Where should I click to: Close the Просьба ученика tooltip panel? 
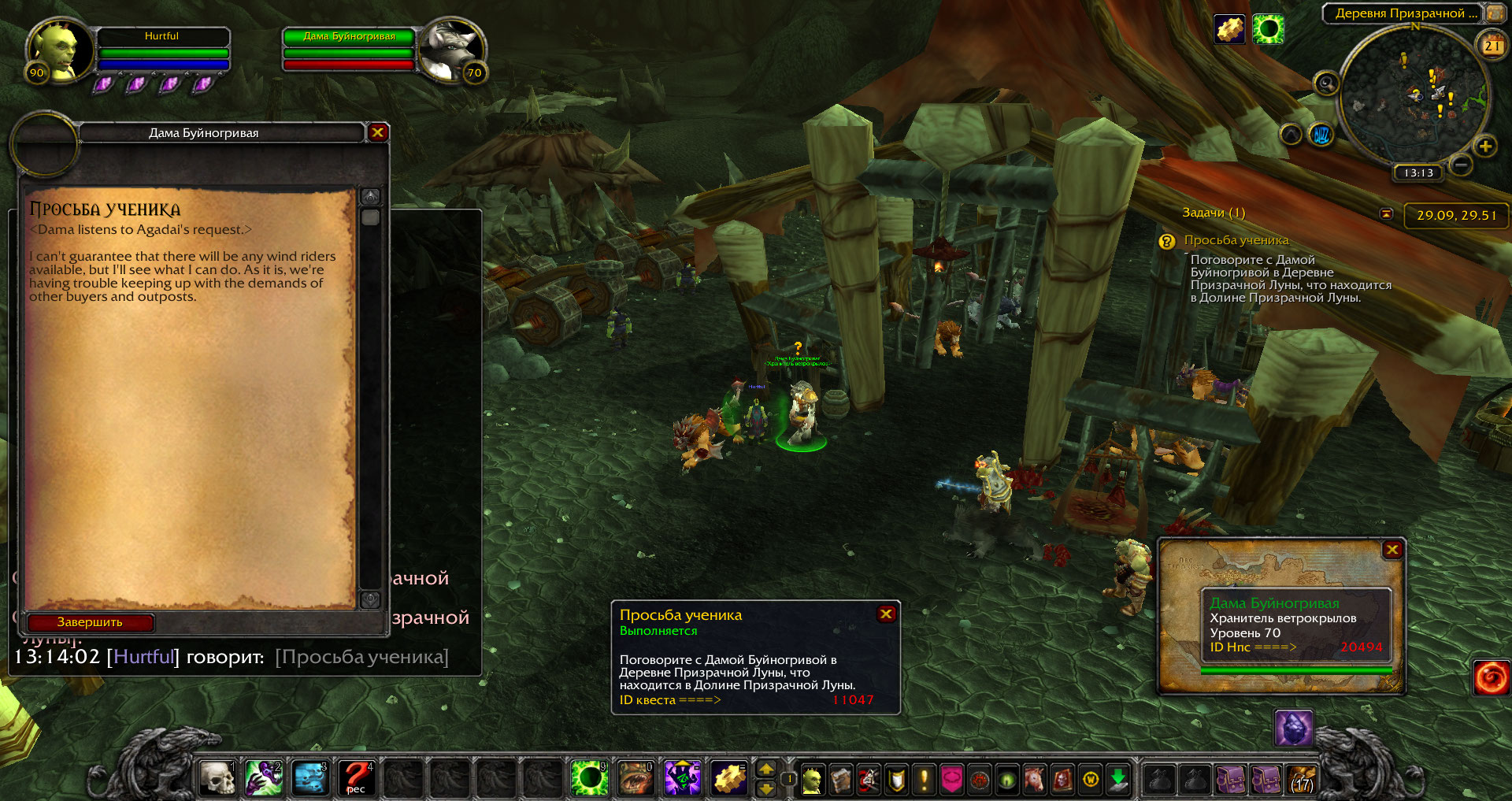click(886, 614)
